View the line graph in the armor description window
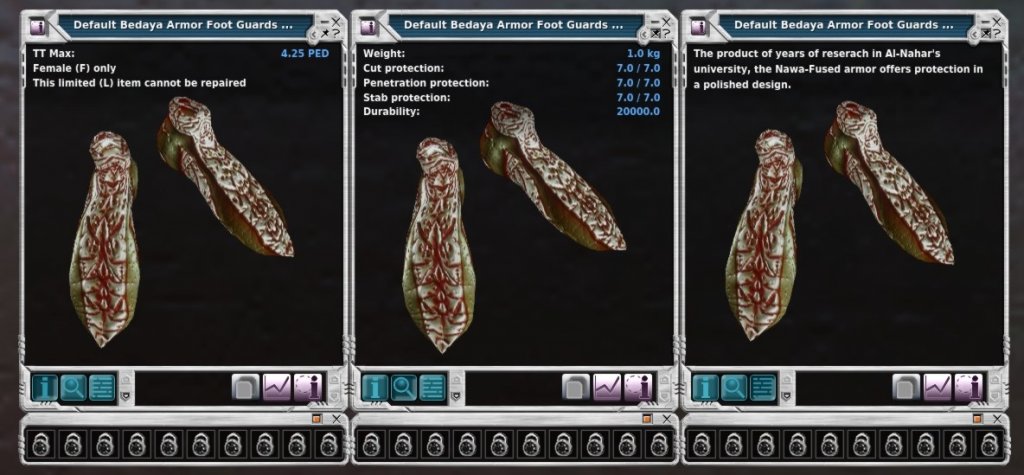The width and height of the screenshot is (1024, 475). pyautogui.click(x=937, y=387)
